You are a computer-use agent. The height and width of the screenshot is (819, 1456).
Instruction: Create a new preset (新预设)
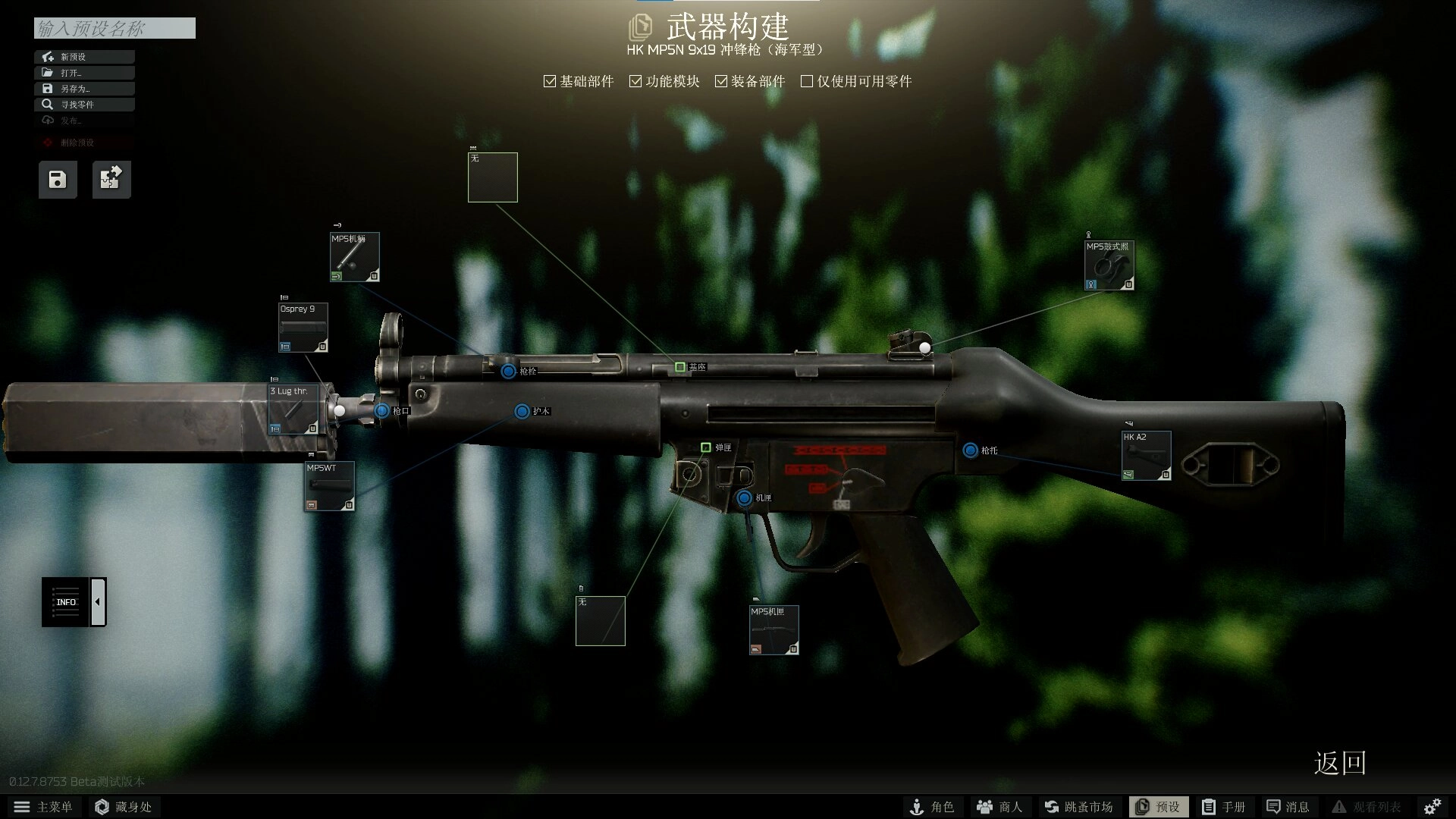[x=84, y=57]
